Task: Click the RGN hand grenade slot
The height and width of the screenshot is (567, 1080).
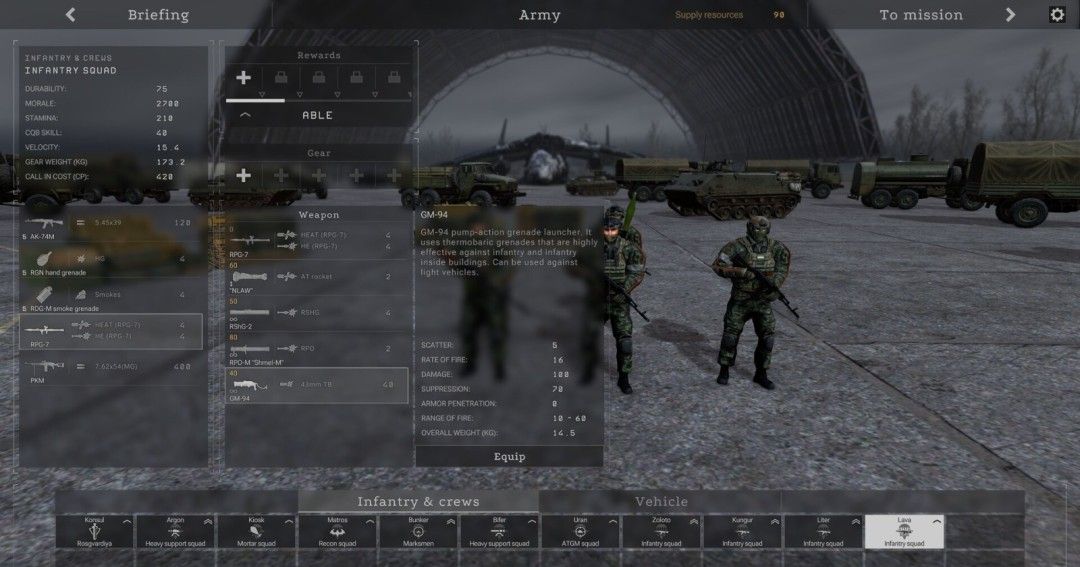Action: (112, 260)
